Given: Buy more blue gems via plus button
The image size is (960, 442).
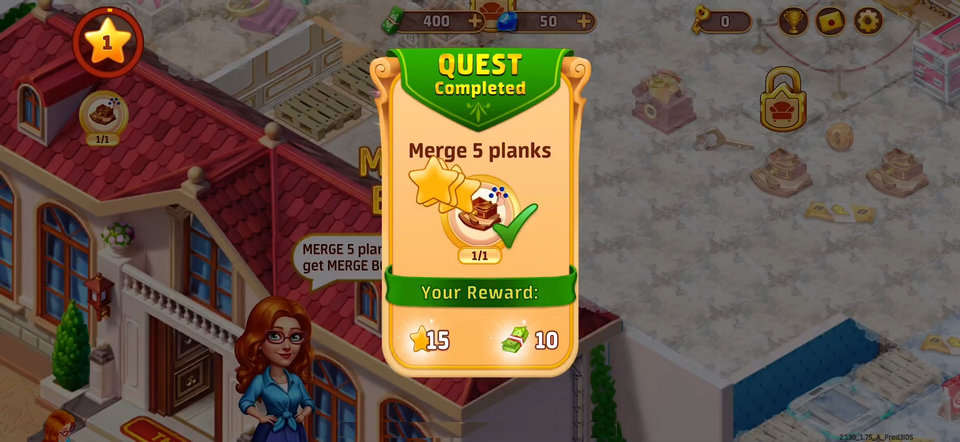Looking at the screenshot, I should 584,21.
